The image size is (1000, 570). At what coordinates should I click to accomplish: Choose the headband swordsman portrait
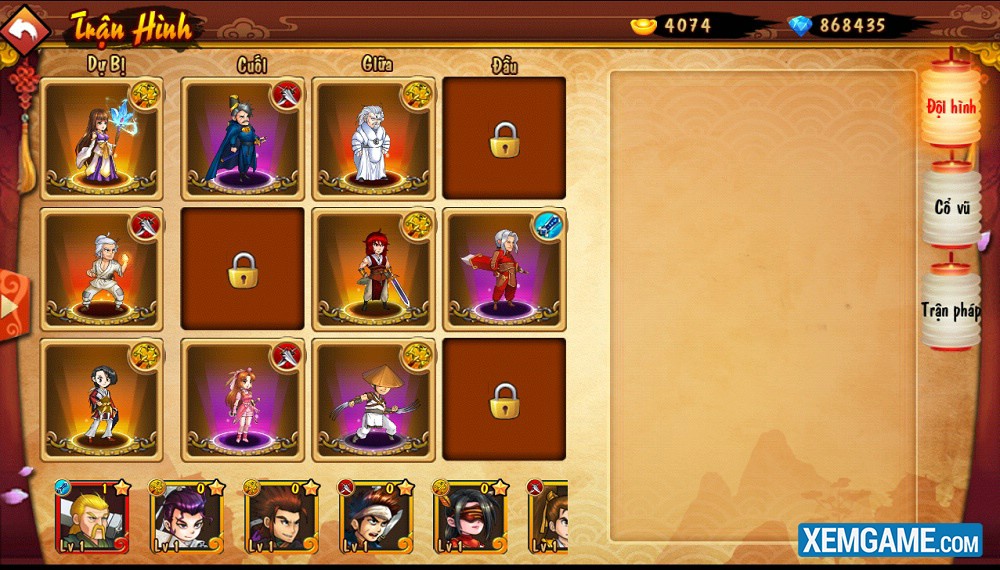pyautogui.click(x=376, y=518)
